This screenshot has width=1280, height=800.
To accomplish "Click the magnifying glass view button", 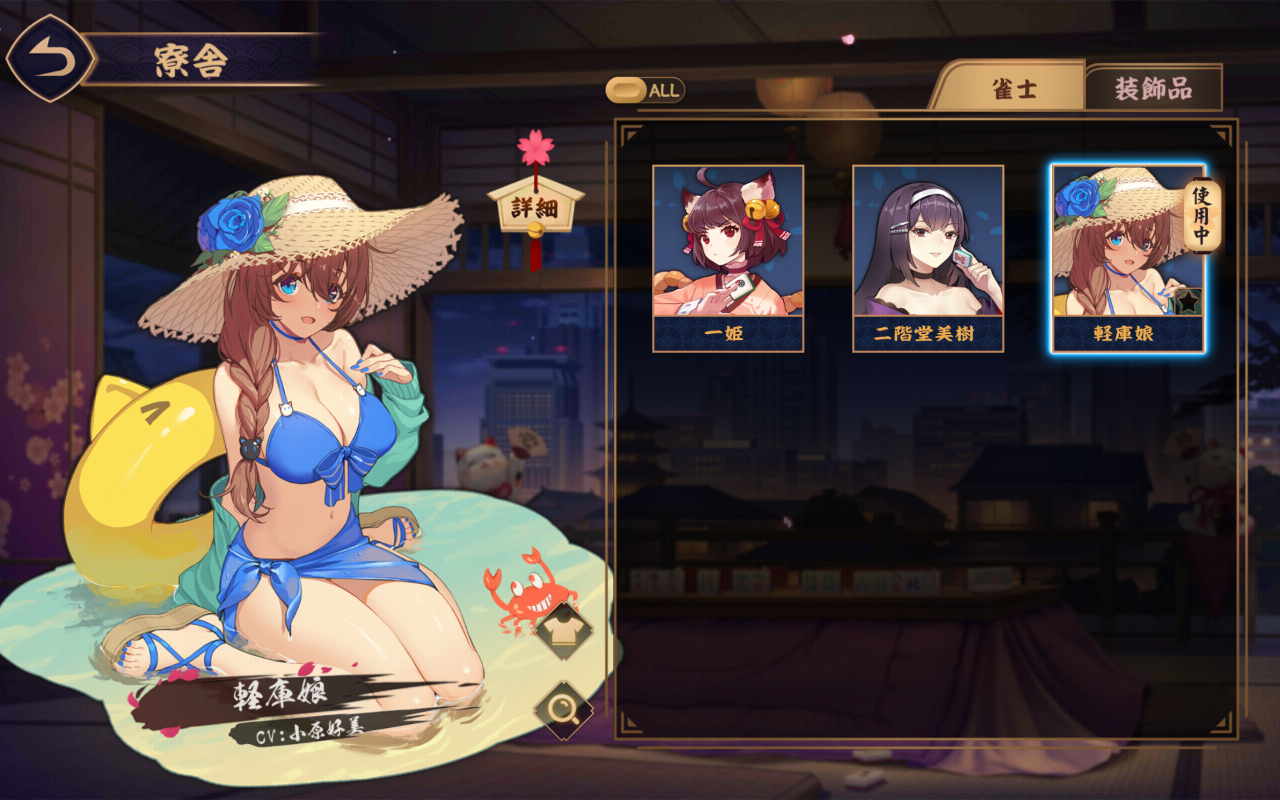I will point(564,711).
